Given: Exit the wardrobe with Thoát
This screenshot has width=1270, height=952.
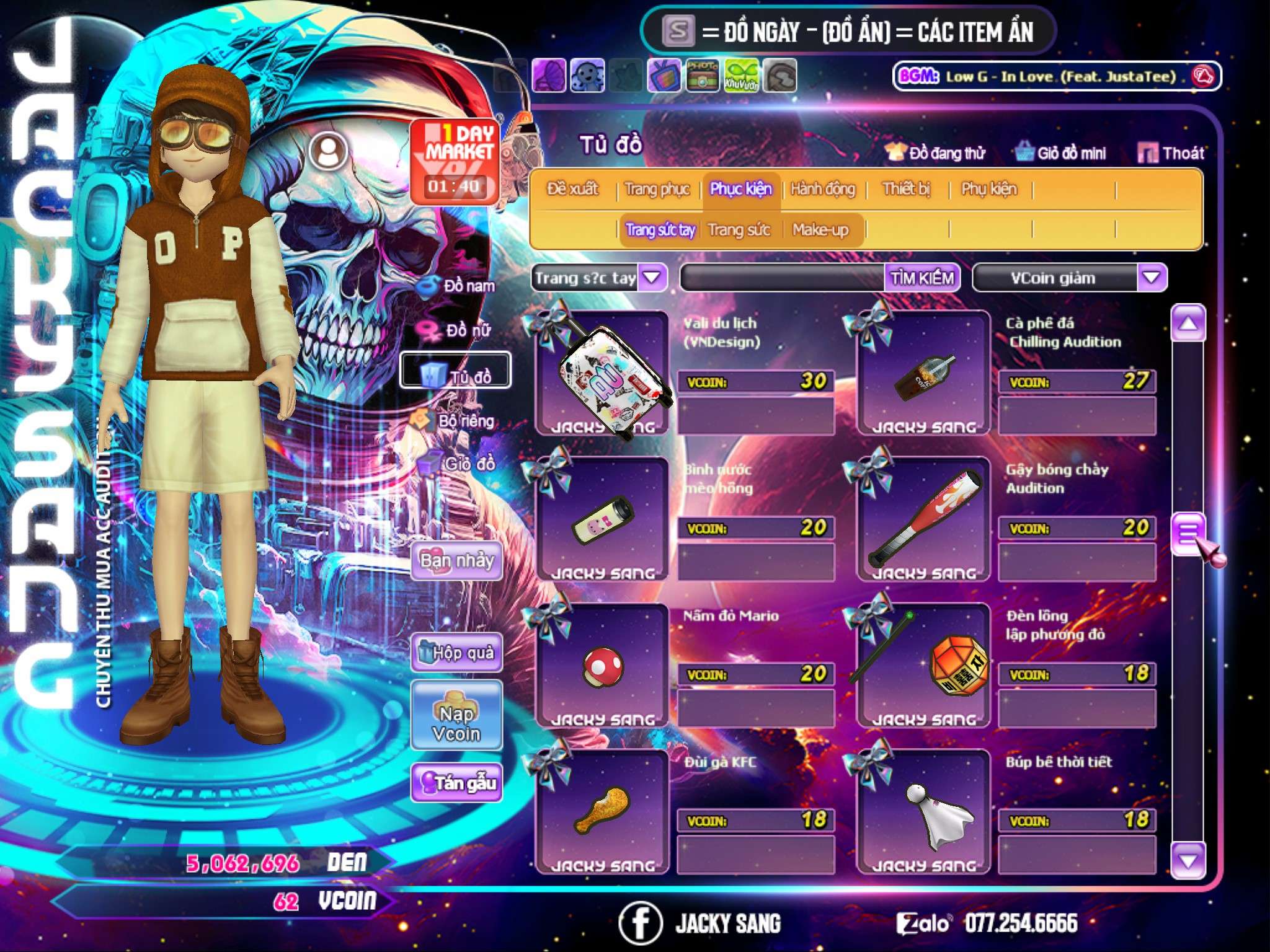Looking at the screenshot, I should [x=1171, y=152].
